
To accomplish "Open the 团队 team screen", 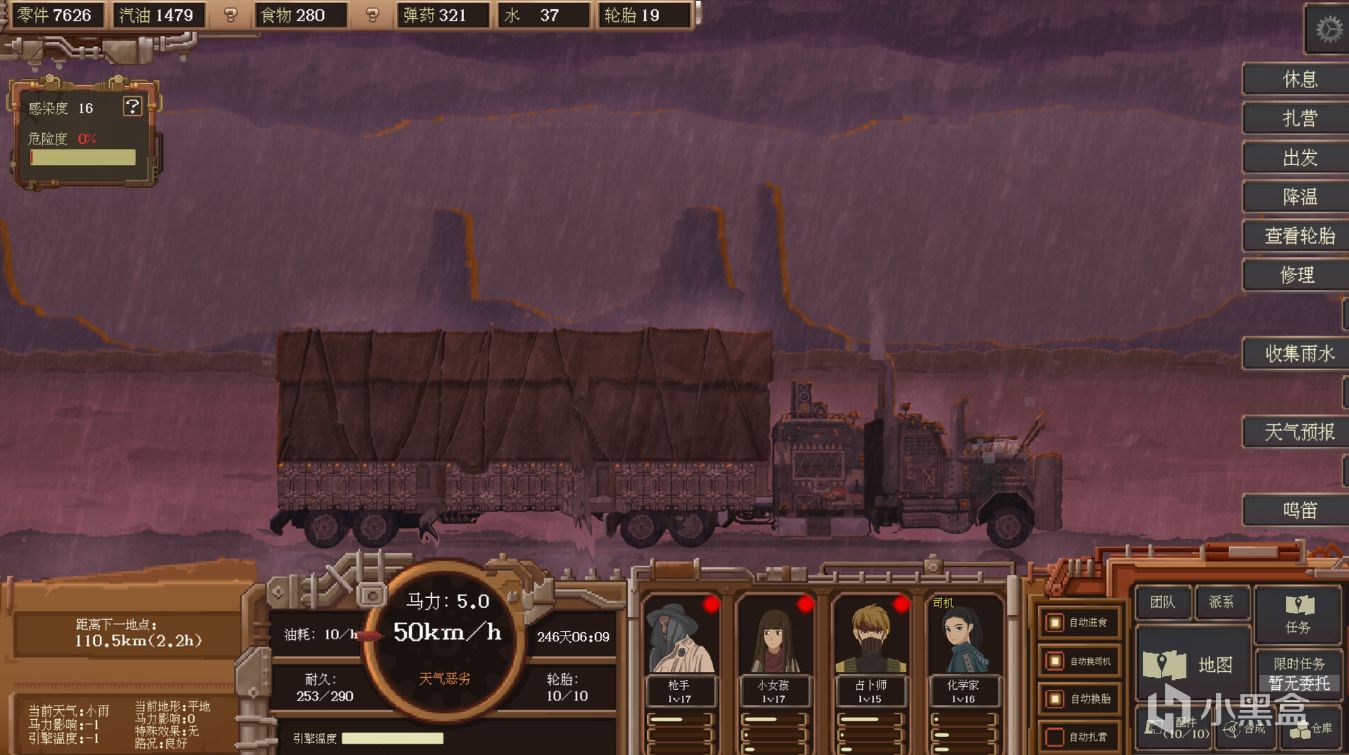I will coord(1162,603).
